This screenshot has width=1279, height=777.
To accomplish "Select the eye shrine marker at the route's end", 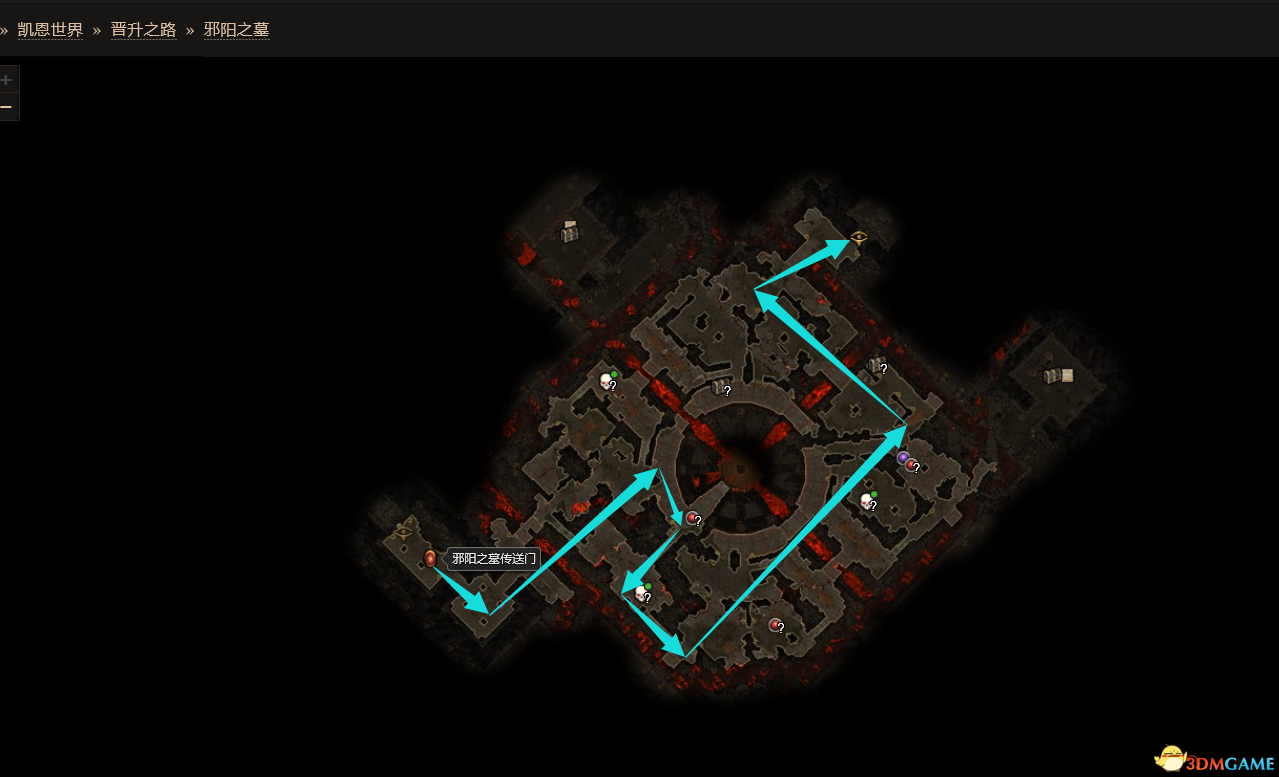I will [859, 238].
